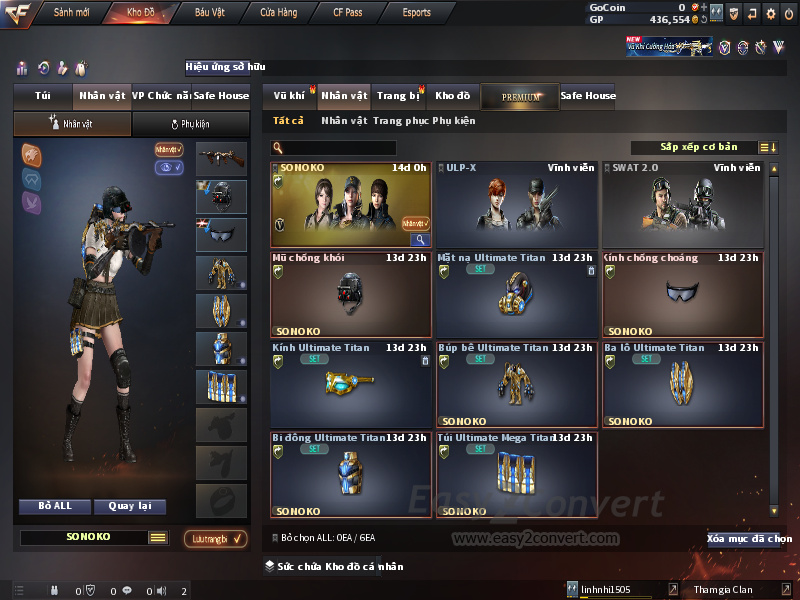Viewport: 800px width, 600px height.
Task: Click Xóa mục đã chọn button
Action: tap(749, 539)
